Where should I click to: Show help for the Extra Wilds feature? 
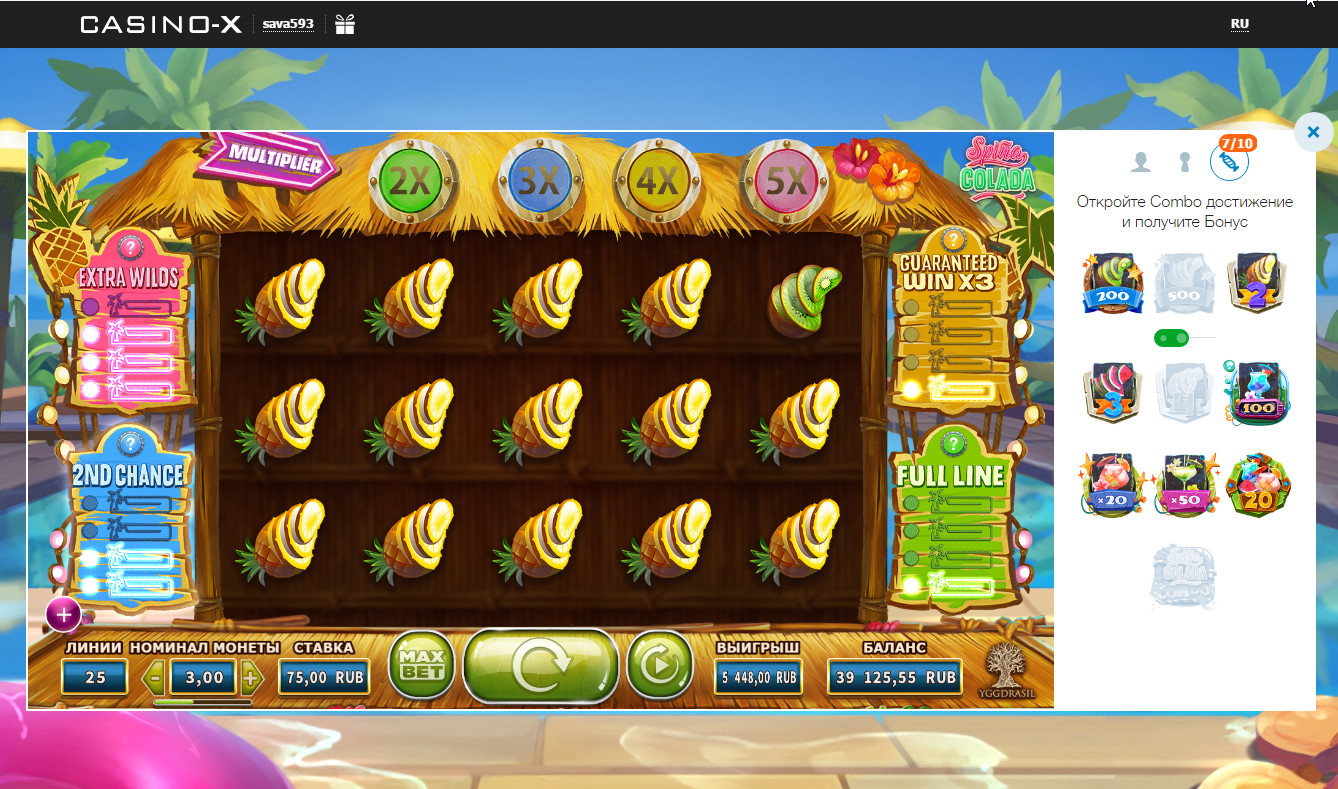point(130,247)
